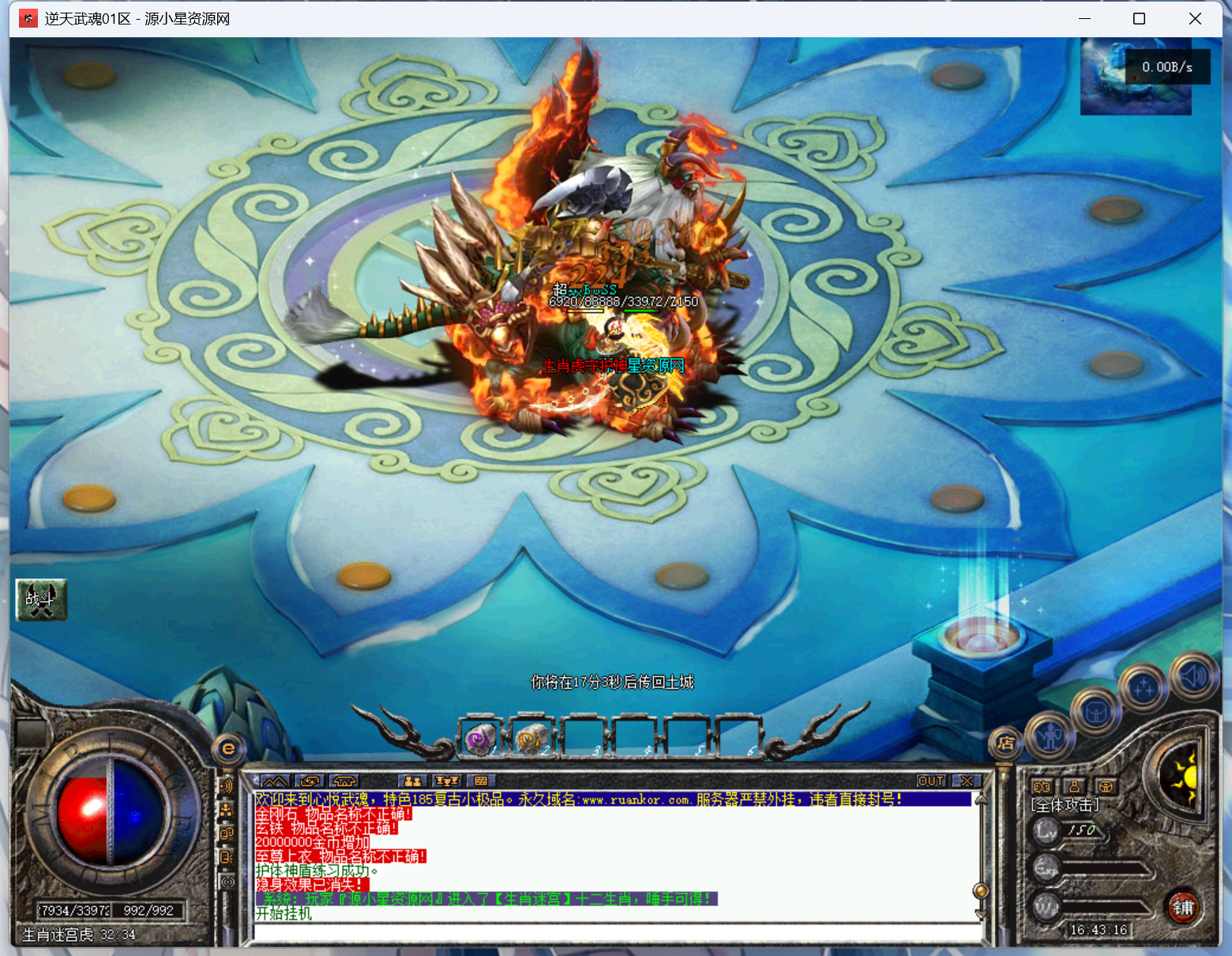Screen dimensions: 1232x956
Task: Click the OUT button on chat bar
Action: pos(931,781)
